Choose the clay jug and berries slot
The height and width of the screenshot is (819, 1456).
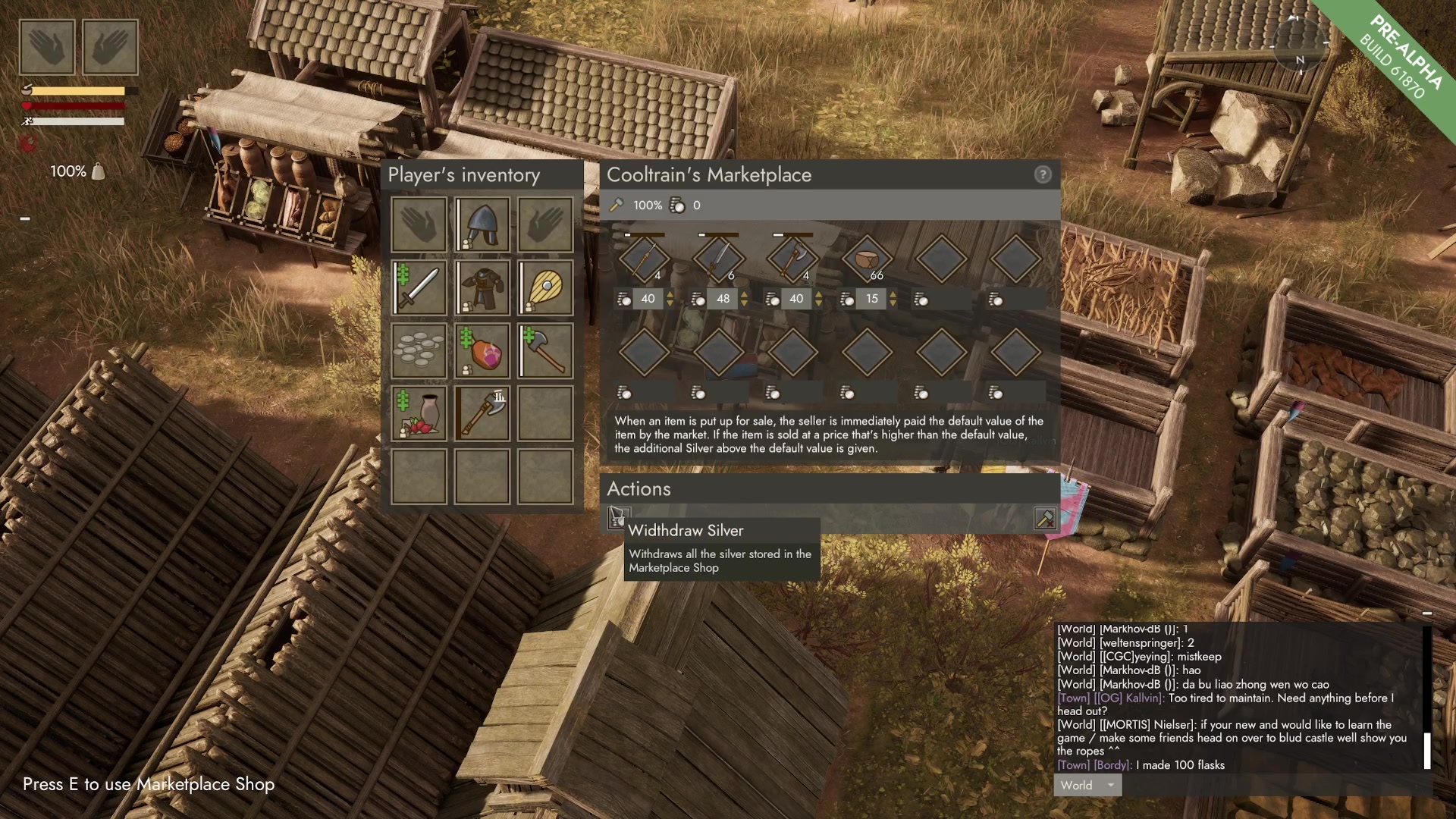tap(419, 414)
